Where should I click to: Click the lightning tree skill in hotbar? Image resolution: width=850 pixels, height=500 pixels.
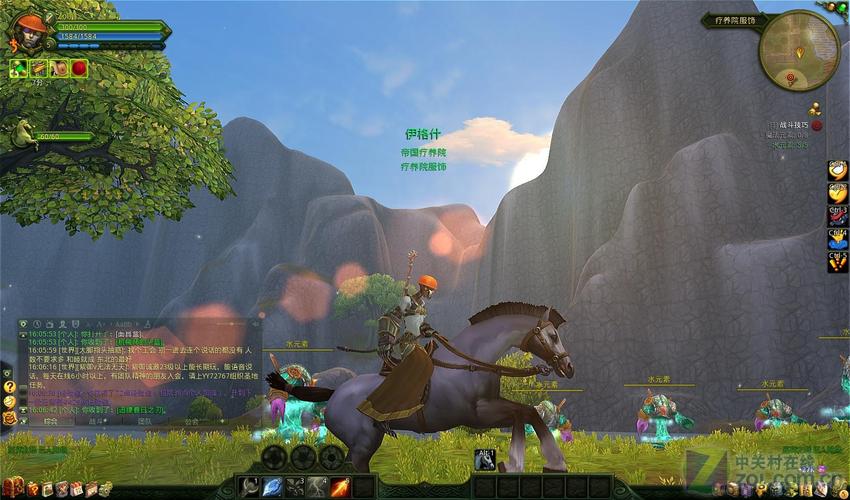point(317,487)
